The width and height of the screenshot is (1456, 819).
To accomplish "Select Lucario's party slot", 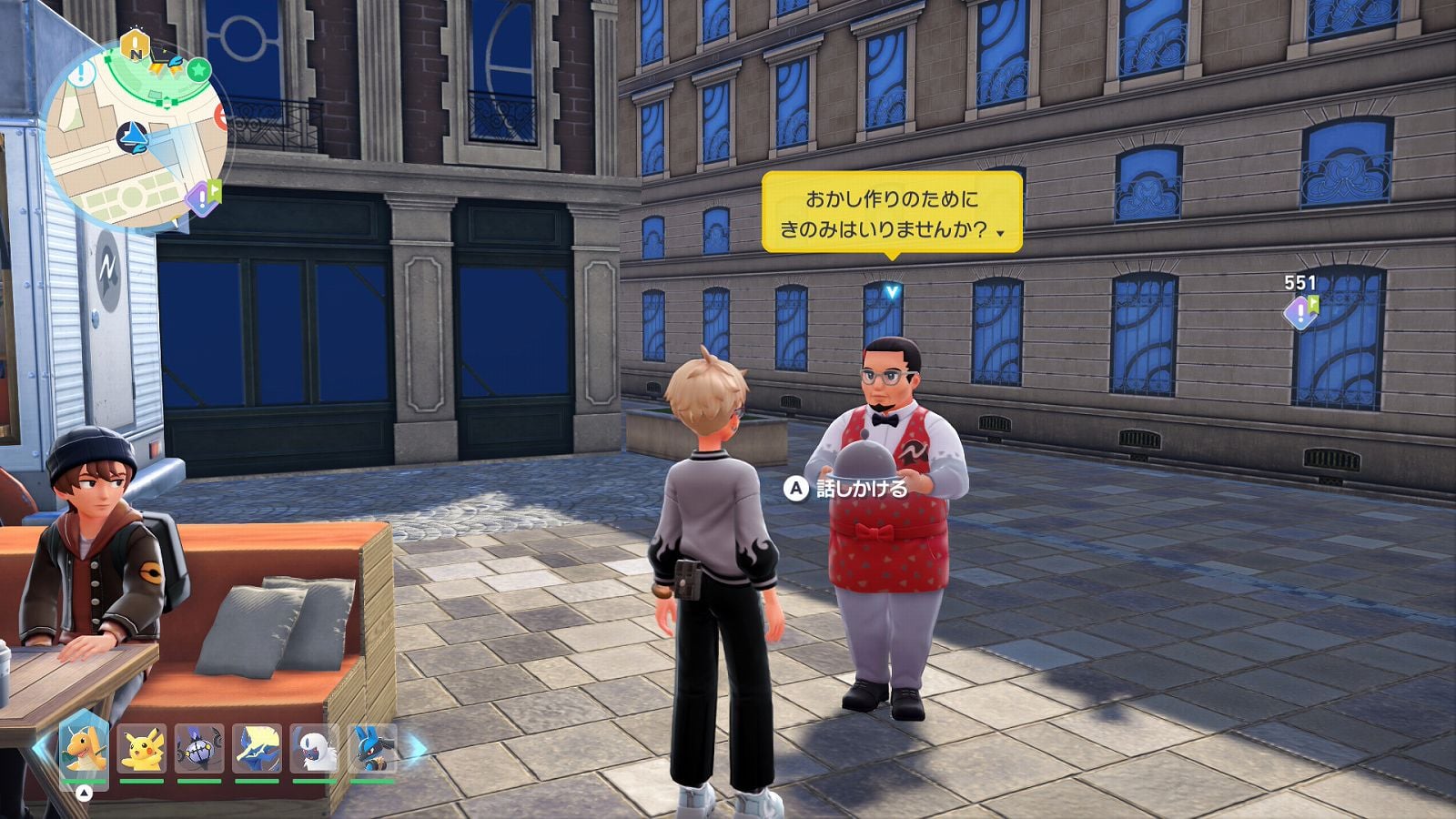I will point(372,748).
